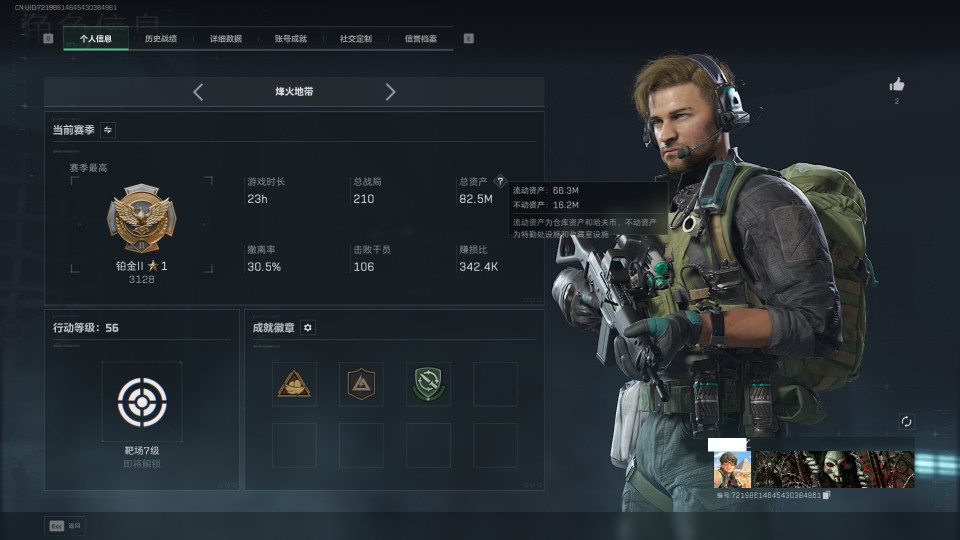Click the rotate character refresh icon
Image resolution: width=960 pixels, height=540 pixels.
pyautogui.click(x=906, y=422)
